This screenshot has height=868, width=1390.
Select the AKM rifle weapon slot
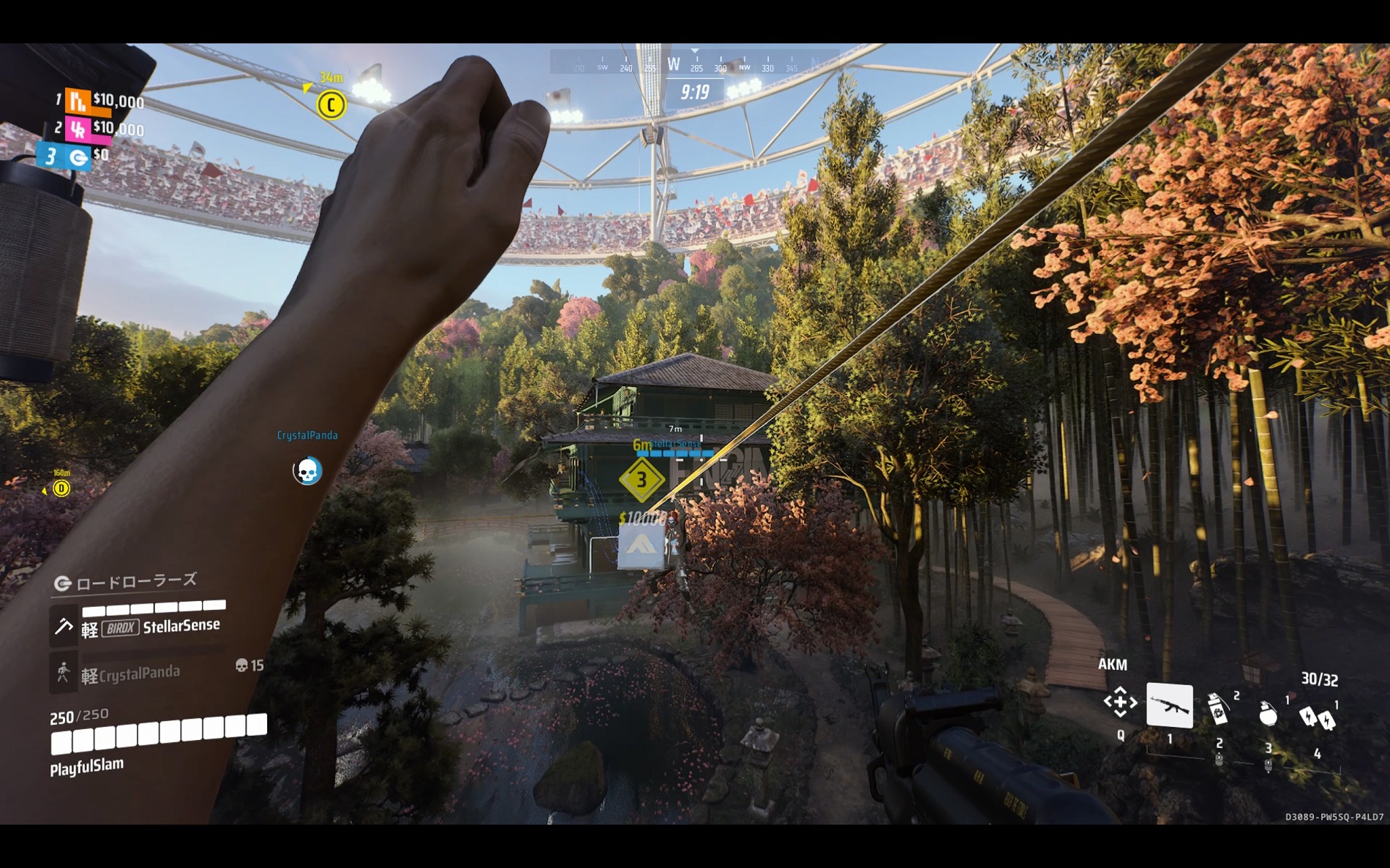(1169, 706)
